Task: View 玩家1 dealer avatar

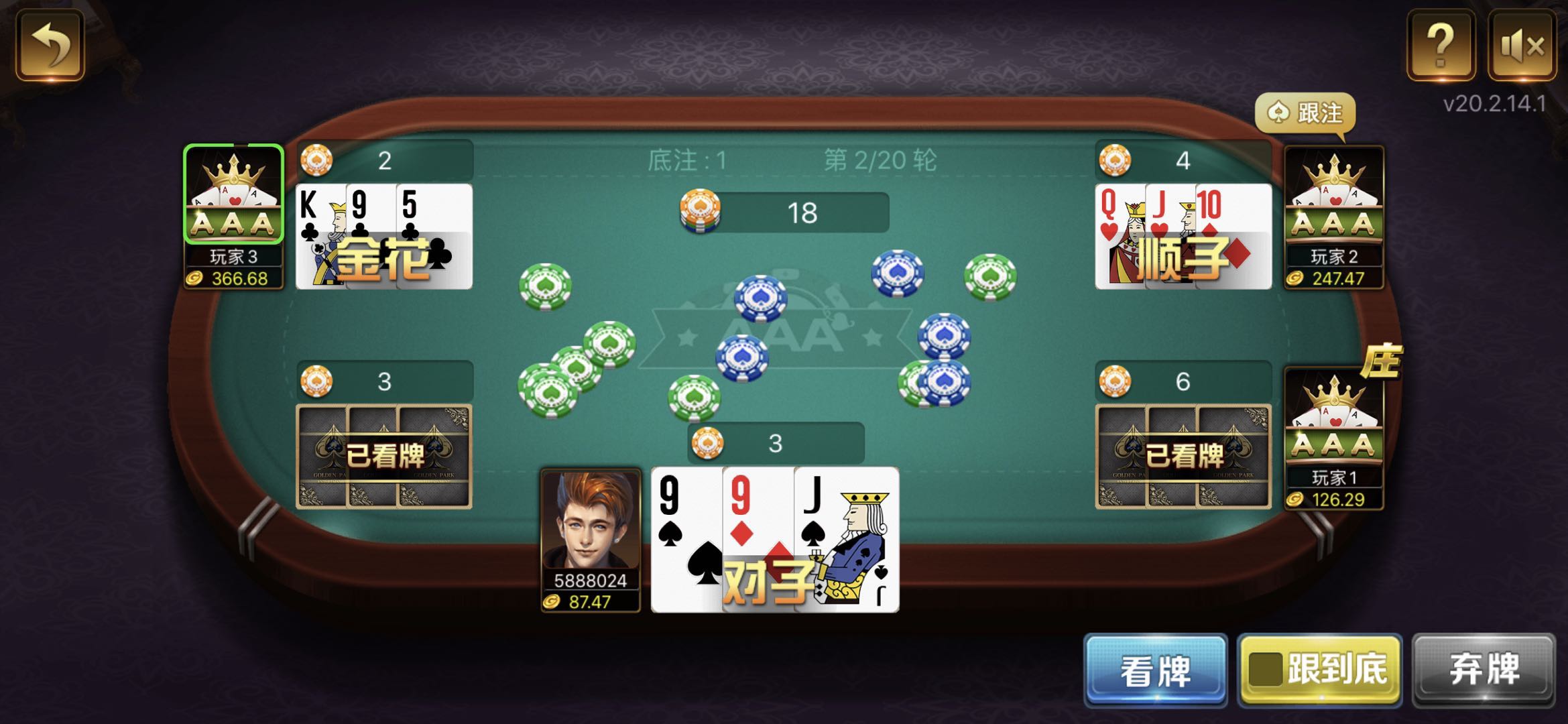Action: point(1333,416)
